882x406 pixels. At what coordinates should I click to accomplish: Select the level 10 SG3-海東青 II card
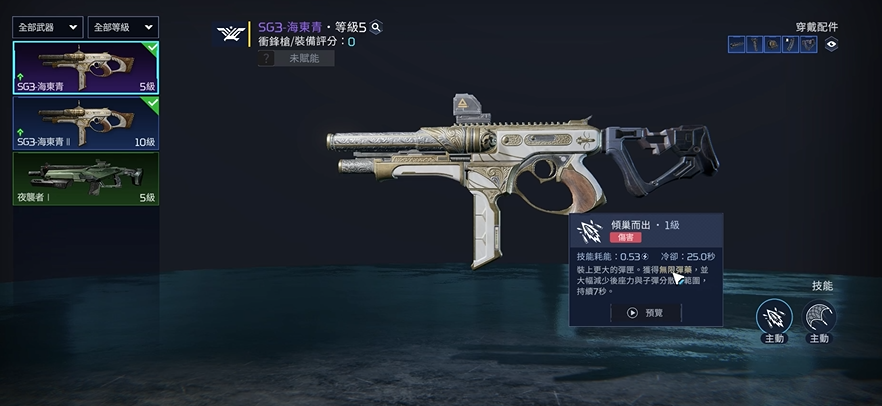tap(85, 122)
